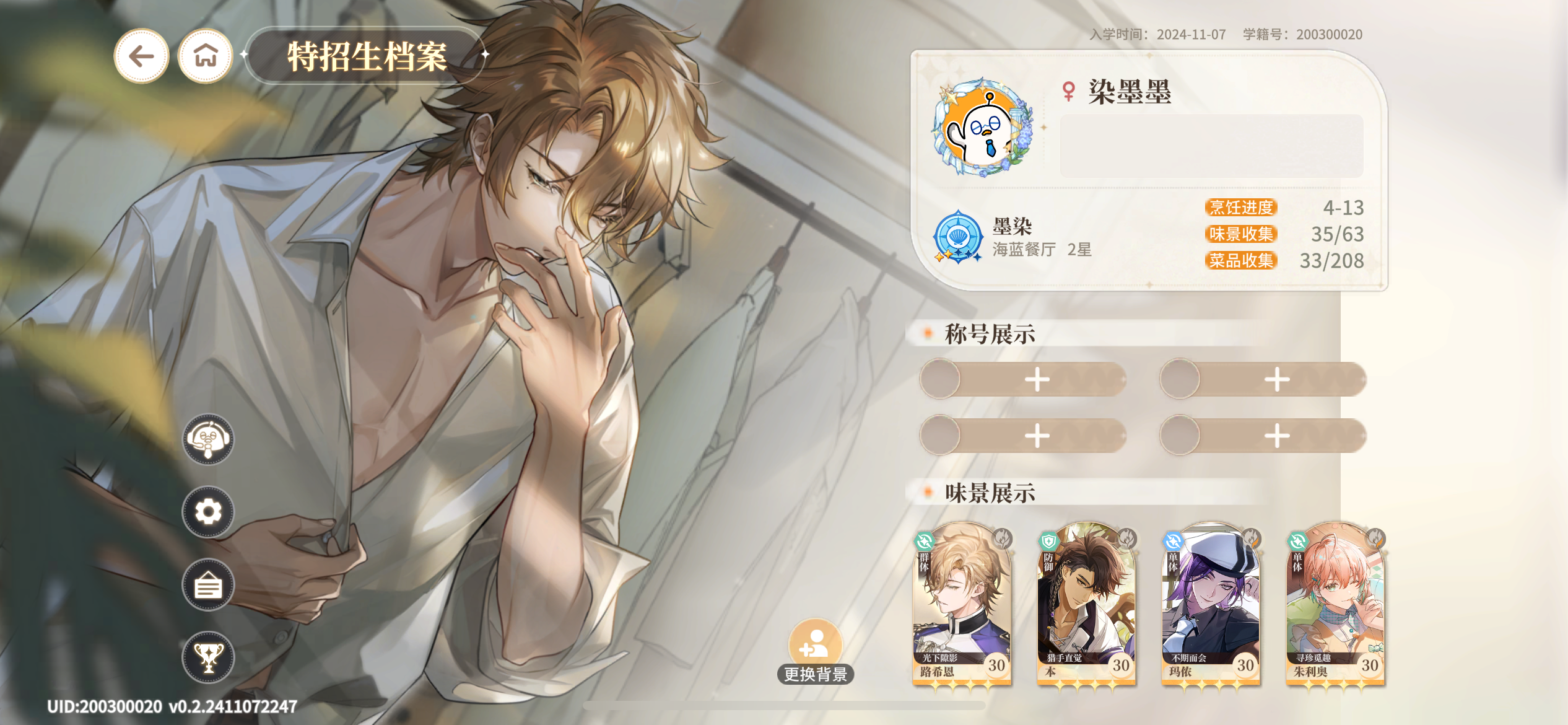The image size is (1568, 725).
Task: Click the home icon to return to main screen
Action: 204,55
